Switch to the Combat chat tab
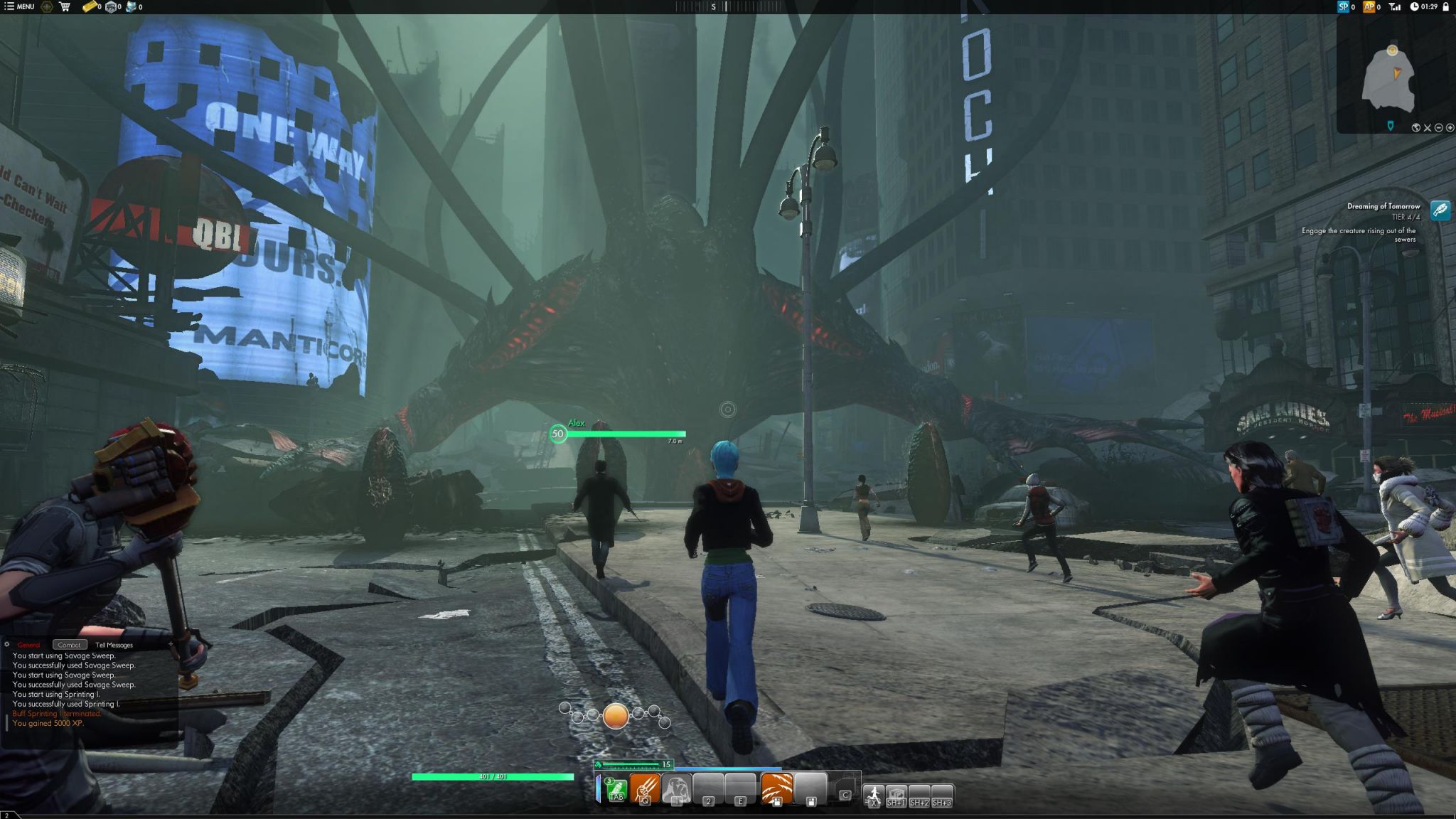 click(x=69, y=645)
